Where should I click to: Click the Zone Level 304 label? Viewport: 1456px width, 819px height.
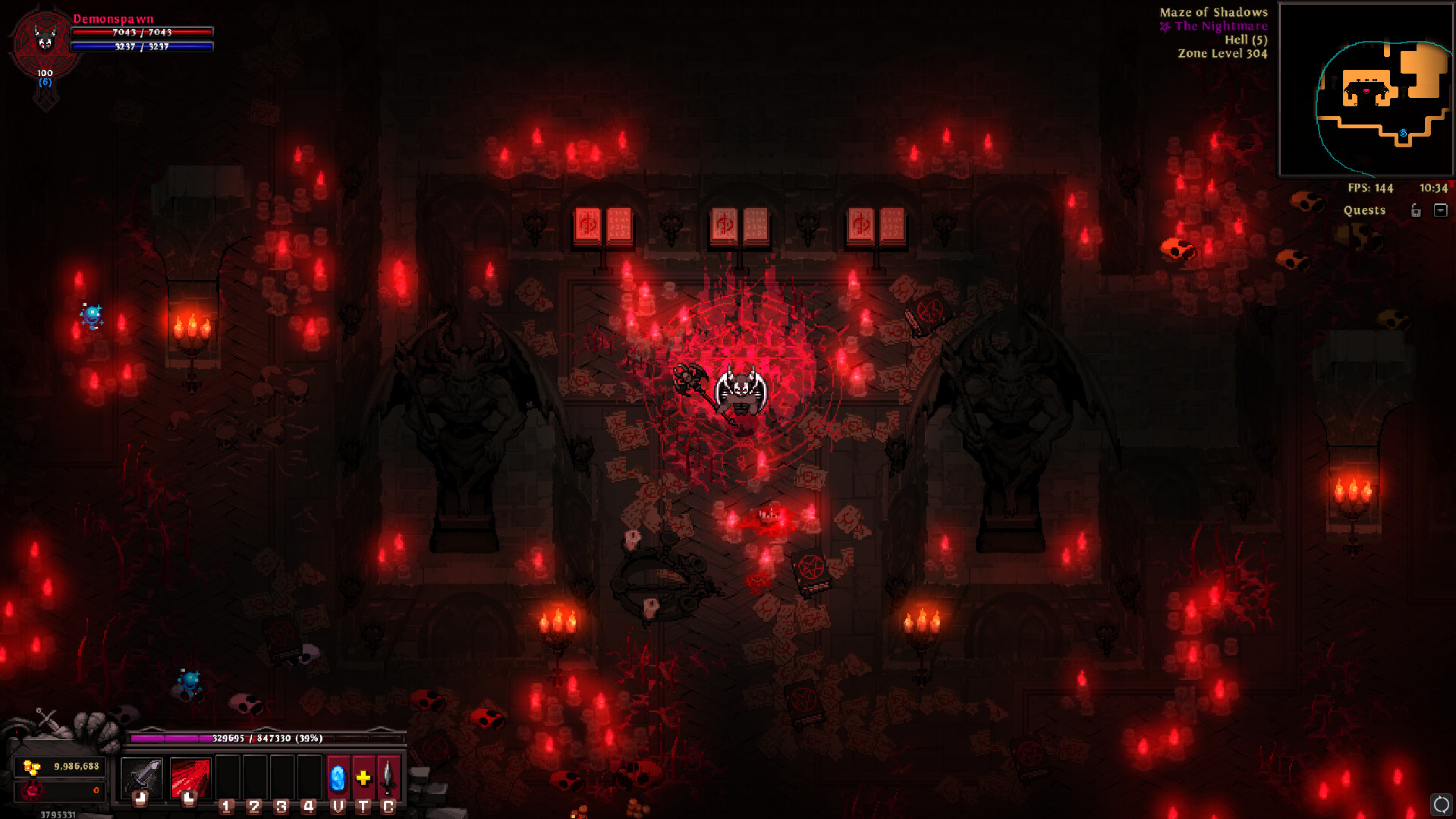pos(1222,53)
